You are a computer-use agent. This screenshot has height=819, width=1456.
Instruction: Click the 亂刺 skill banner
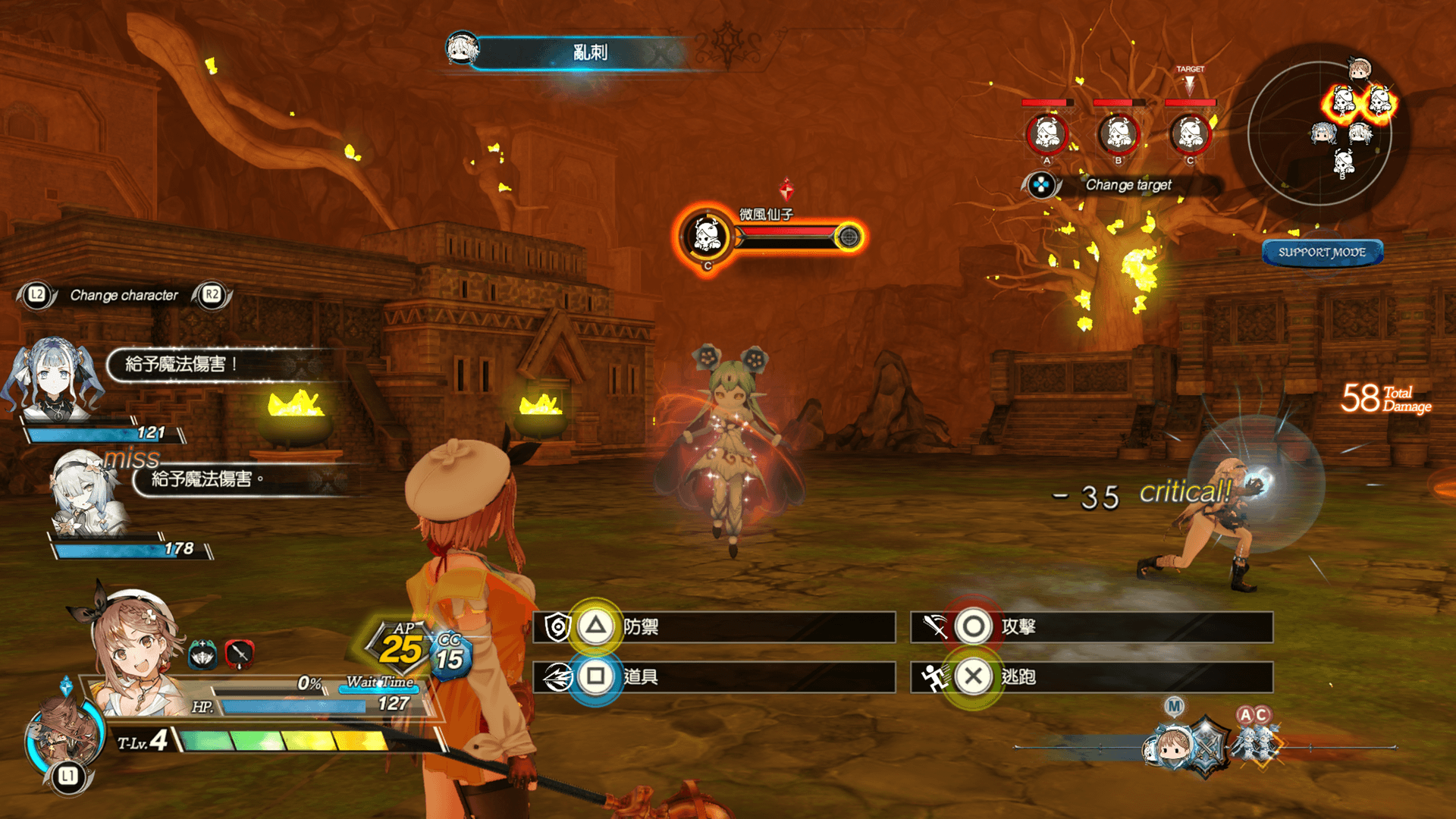click(x=589, y=52)
